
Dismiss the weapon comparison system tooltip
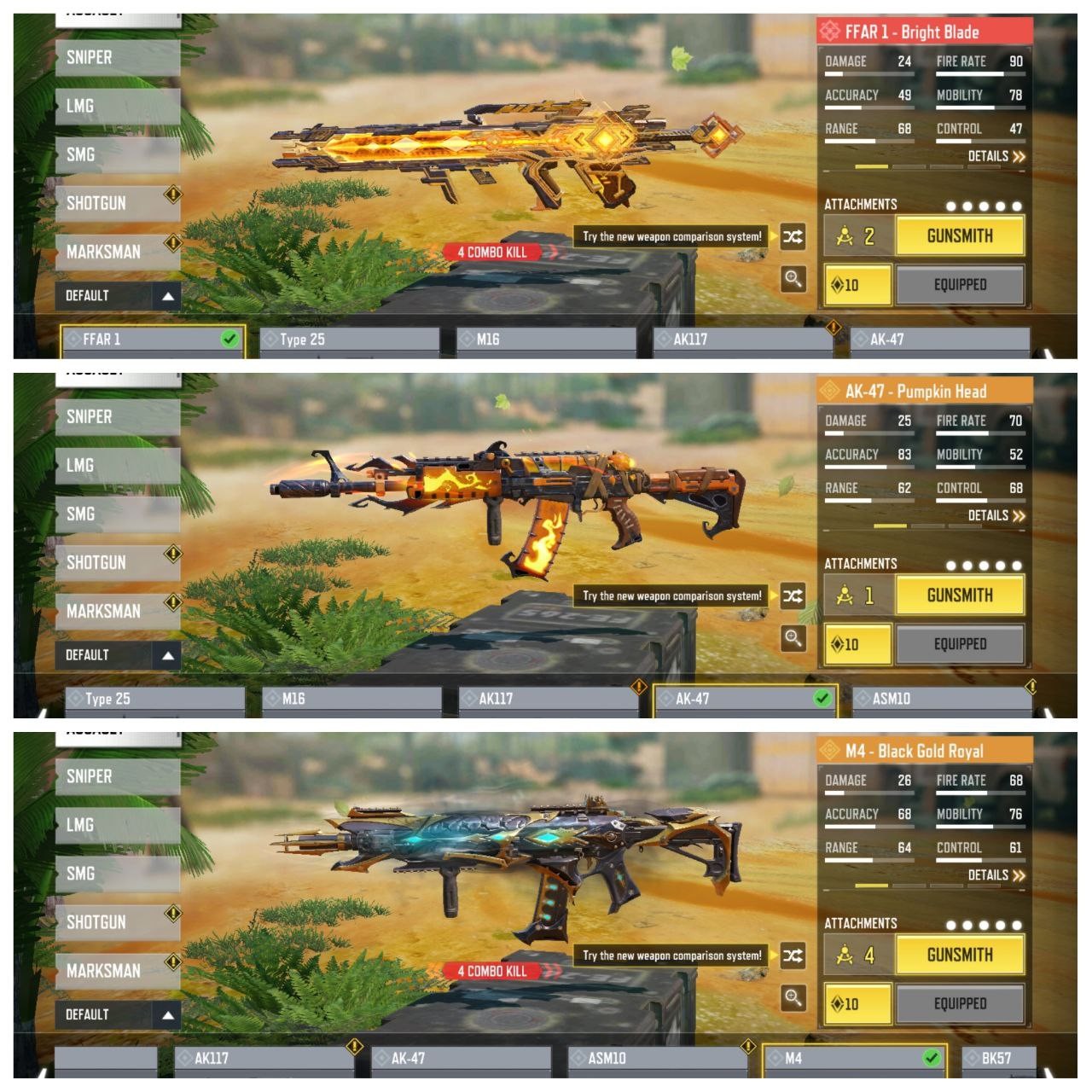pos(672,236)
